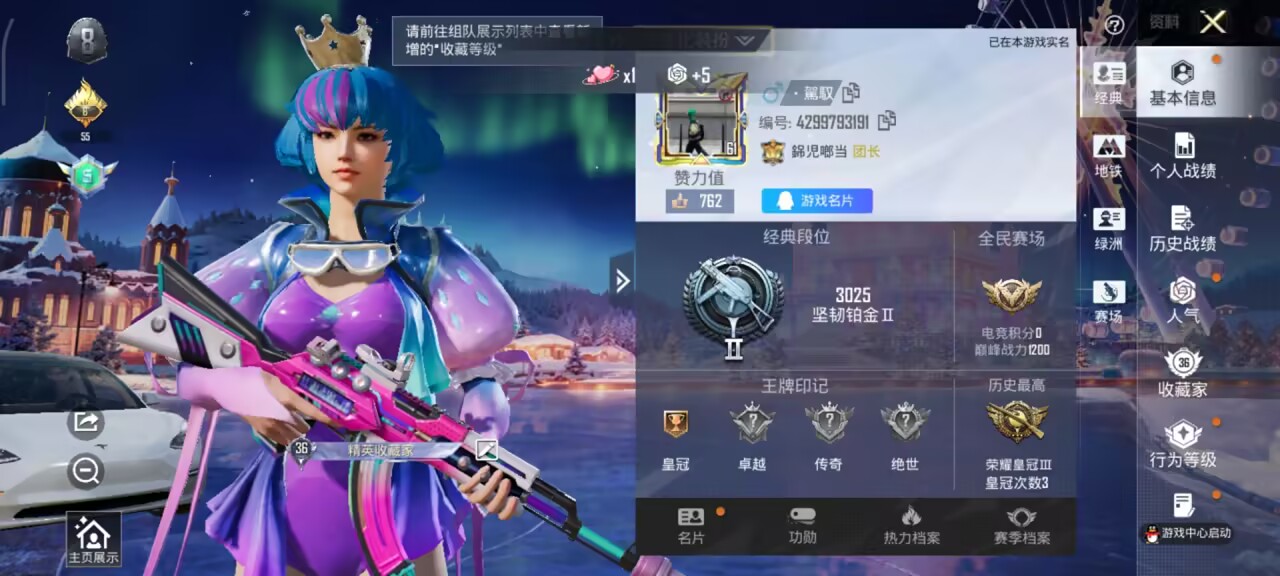This screenshot has width=1280, height=576.
Task: Open 历史战绩 match history
Action: coord(1182,230)
